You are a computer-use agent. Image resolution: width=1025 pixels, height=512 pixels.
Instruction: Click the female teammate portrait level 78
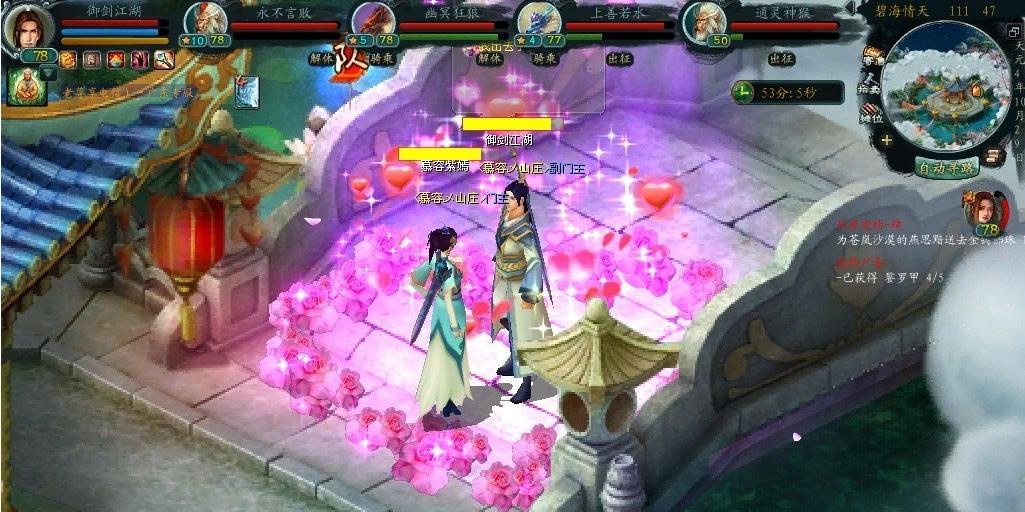point(984,211)
